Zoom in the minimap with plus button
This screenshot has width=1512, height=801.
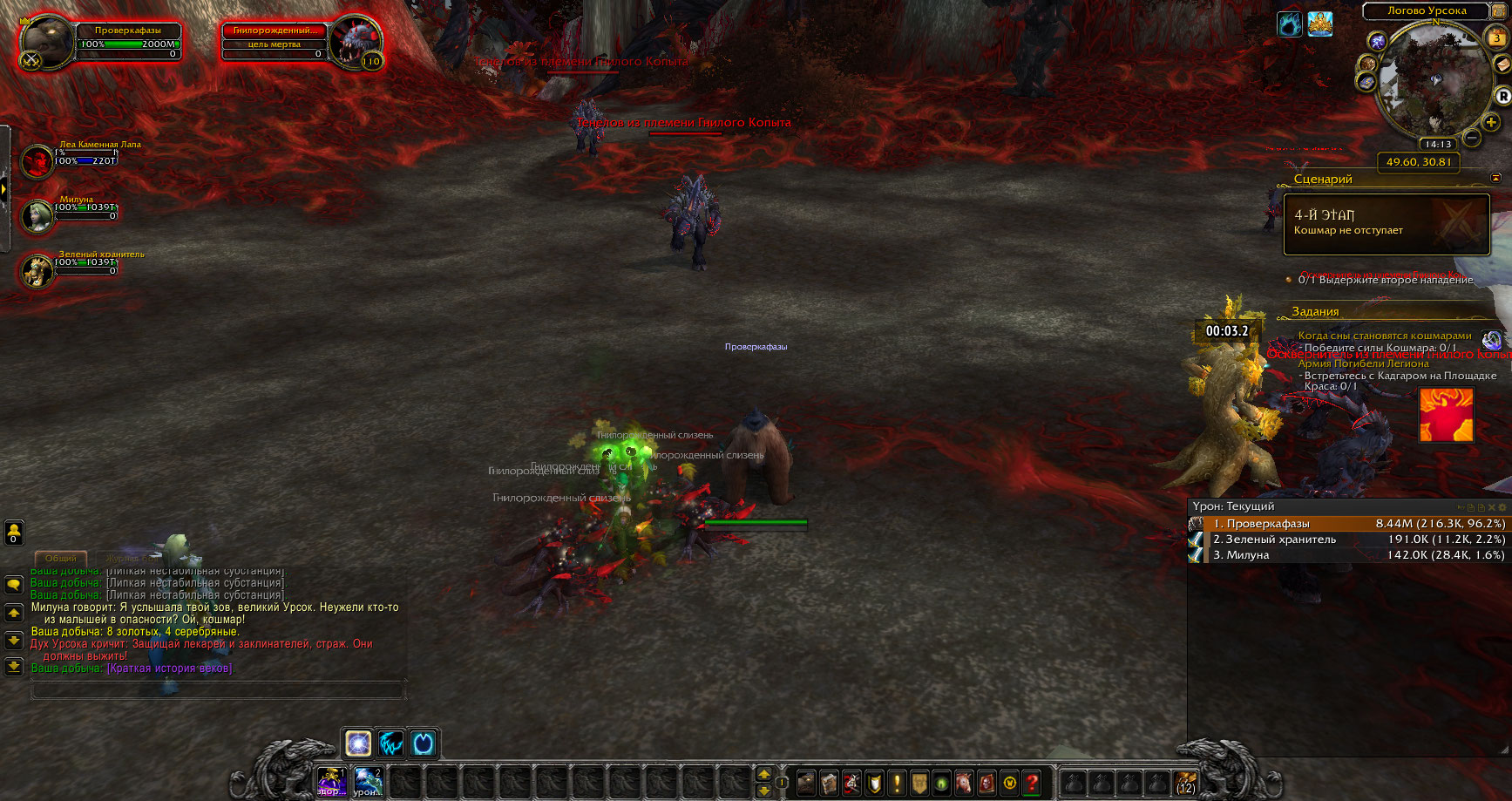click(1491, 122)
